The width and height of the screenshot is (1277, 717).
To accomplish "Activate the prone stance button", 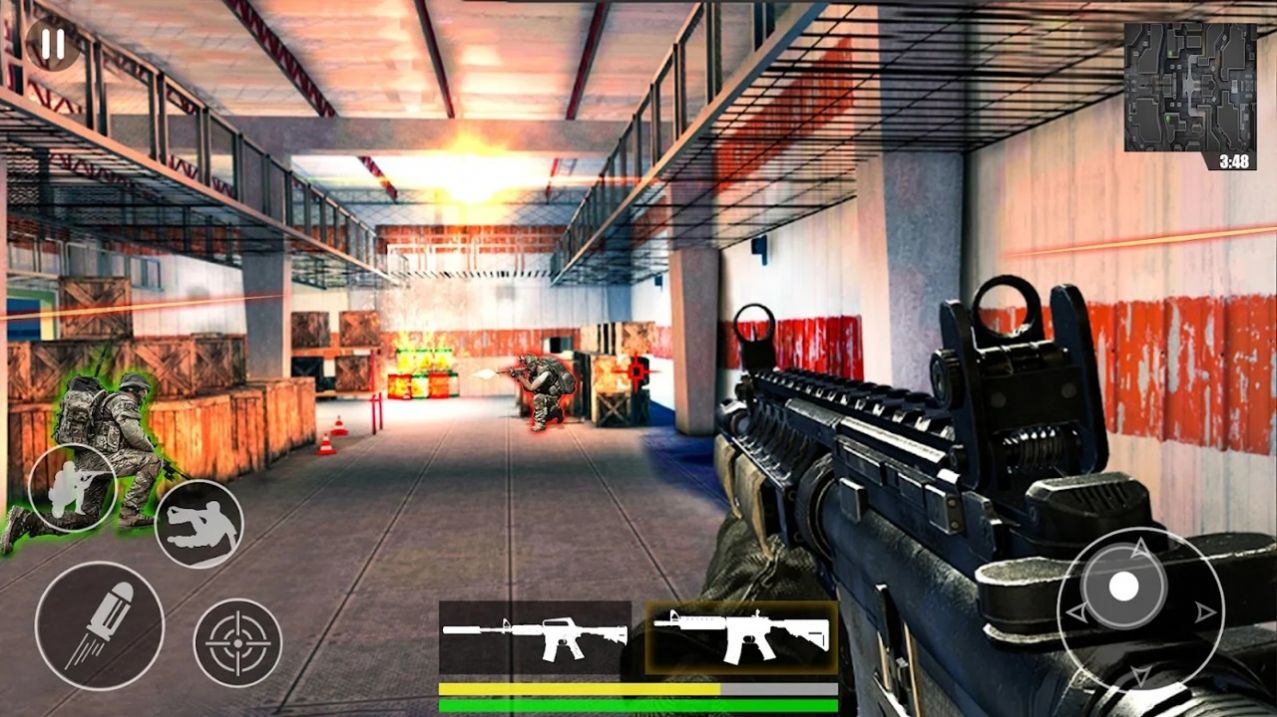I will [199, 524].
